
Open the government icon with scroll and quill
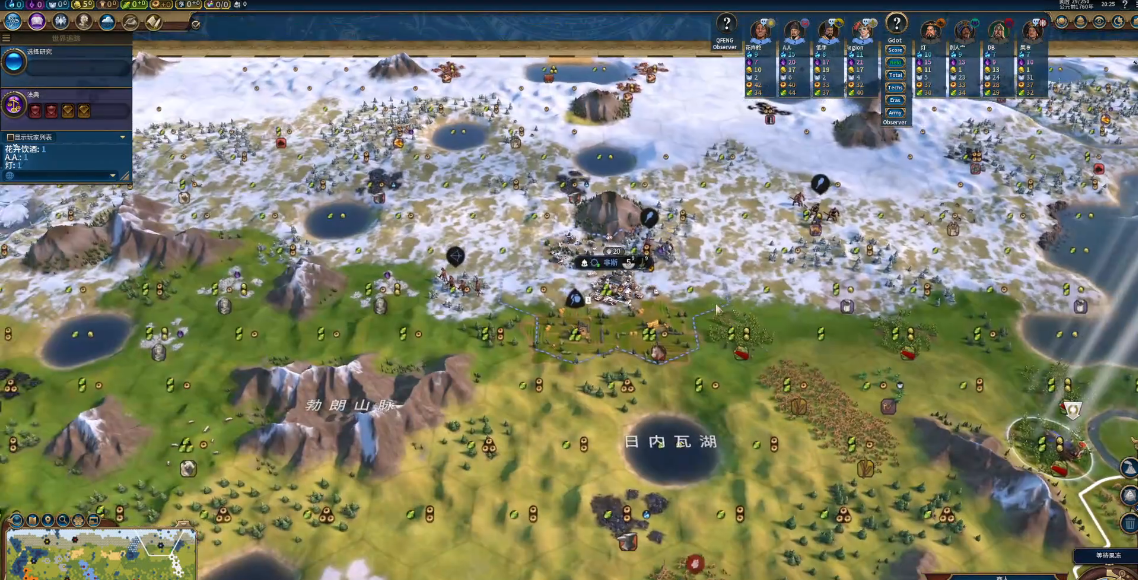click(154, 21)
